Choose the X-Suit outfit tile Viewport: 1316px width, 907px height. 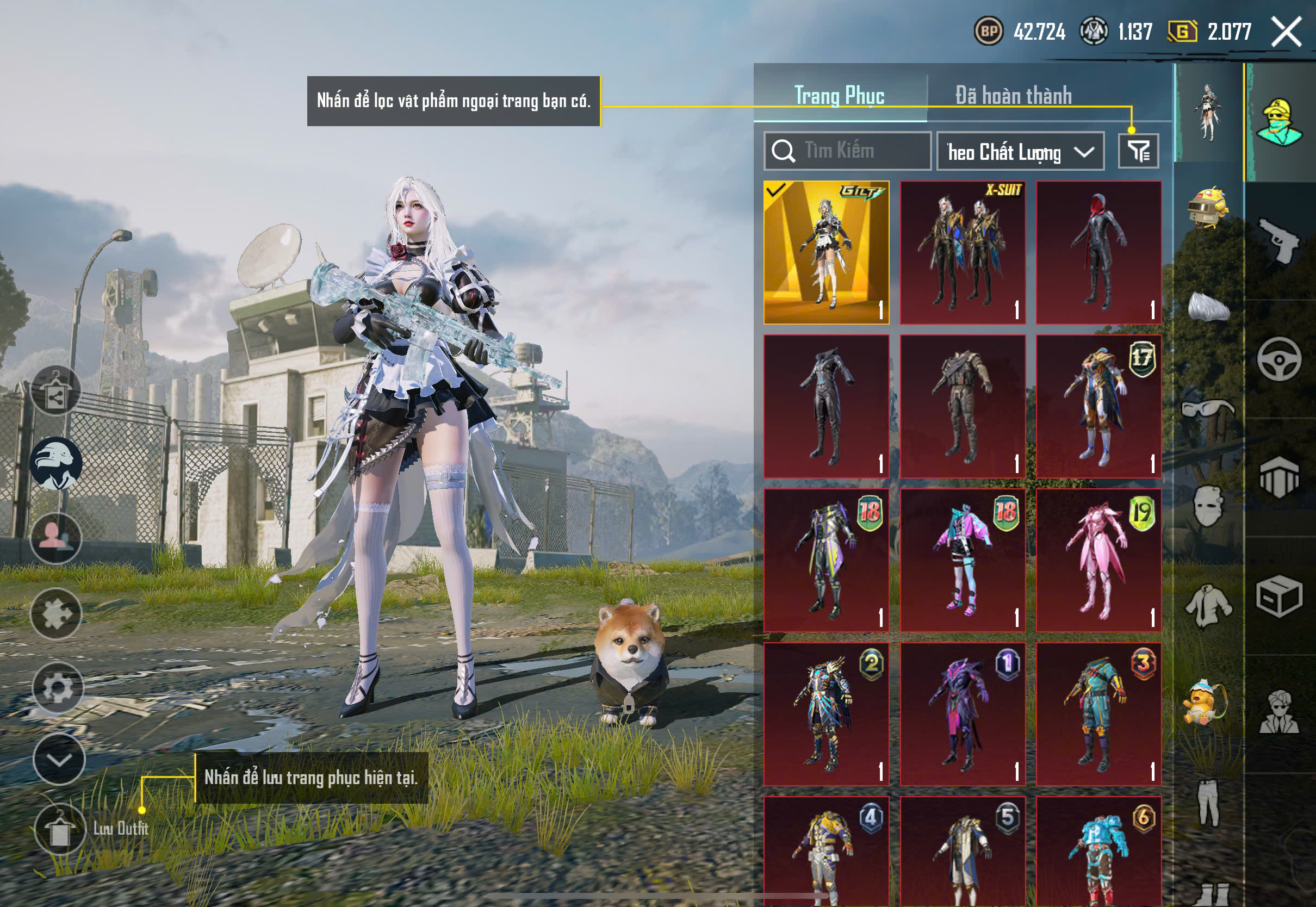tap(963, 252)
